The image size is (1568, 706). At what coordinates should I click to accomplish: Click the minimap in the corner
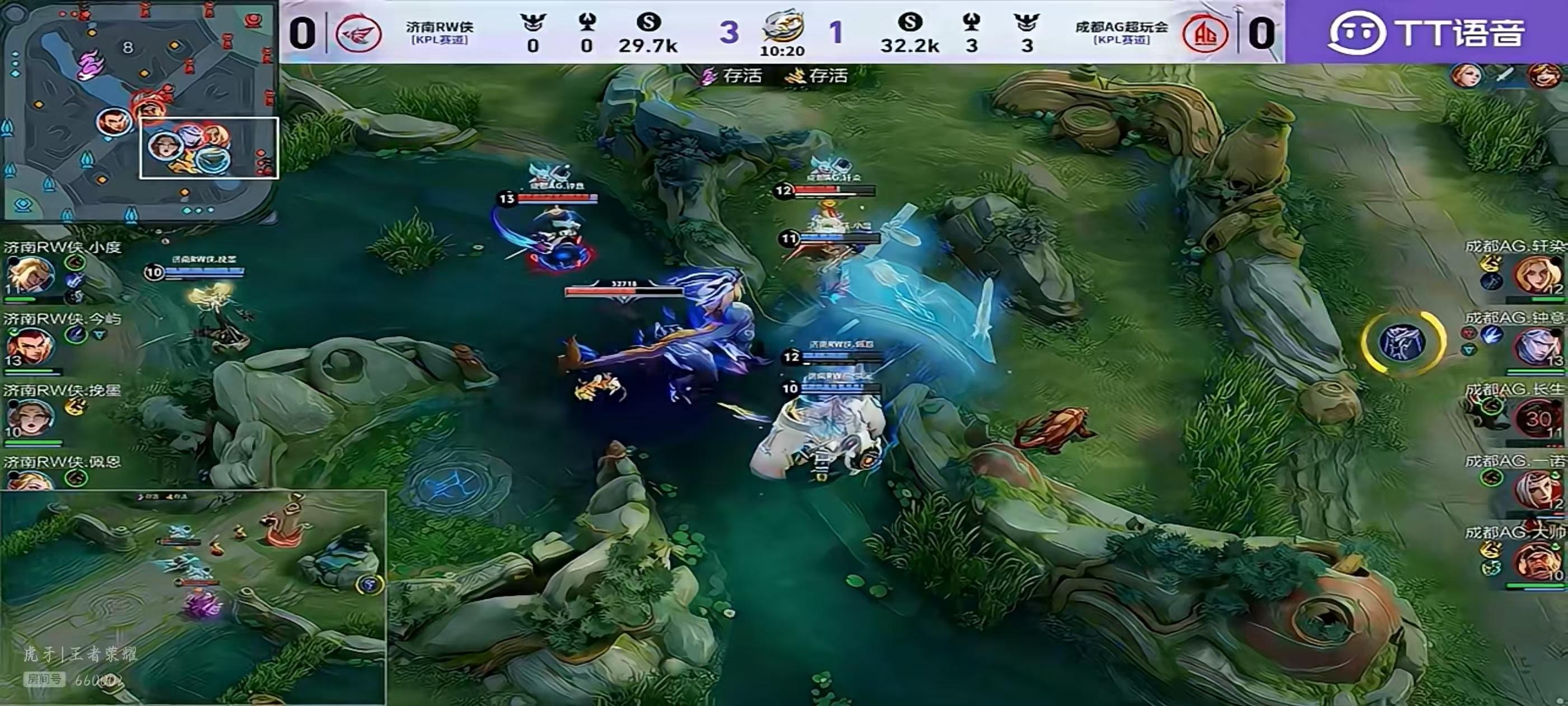click(139, 111)
